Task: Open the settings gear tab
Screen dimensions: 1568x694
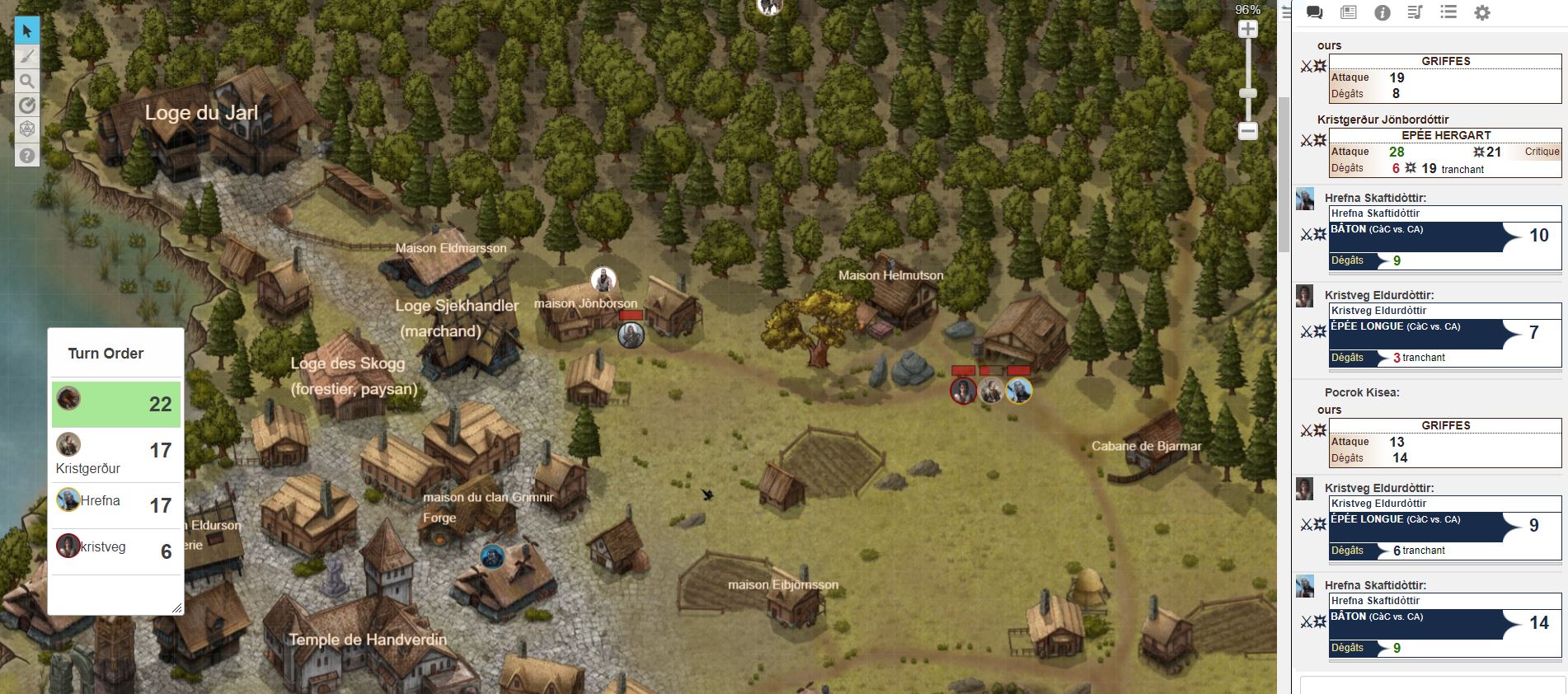Action: (x=1482, y=12)
